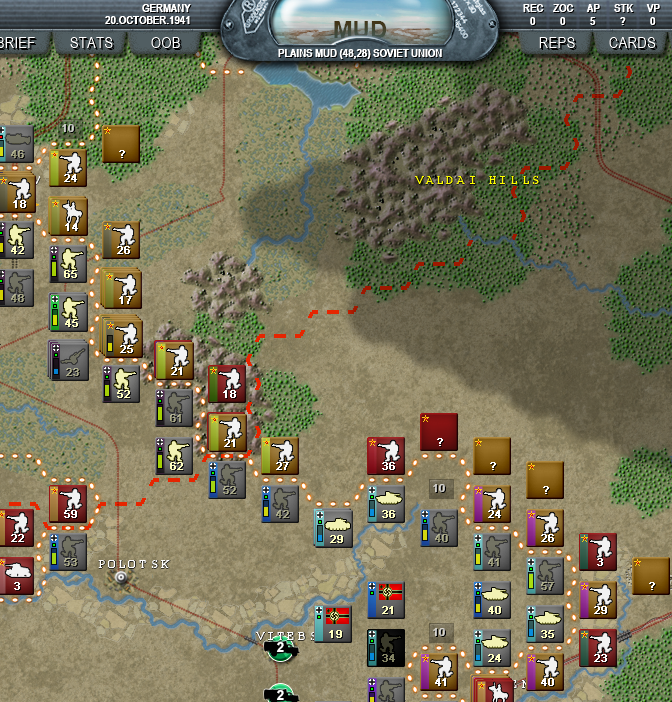
Task: Select the tank unit with strength 36
Action: (x=387, y=504)
